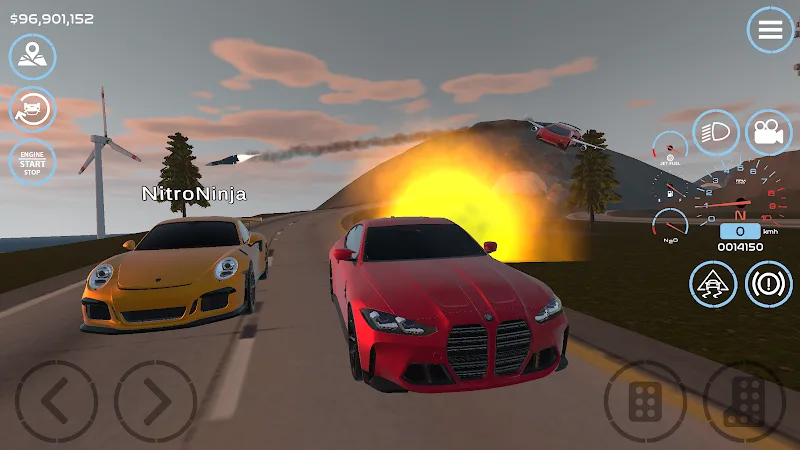Open the hamburger menu

click(770, 30)
